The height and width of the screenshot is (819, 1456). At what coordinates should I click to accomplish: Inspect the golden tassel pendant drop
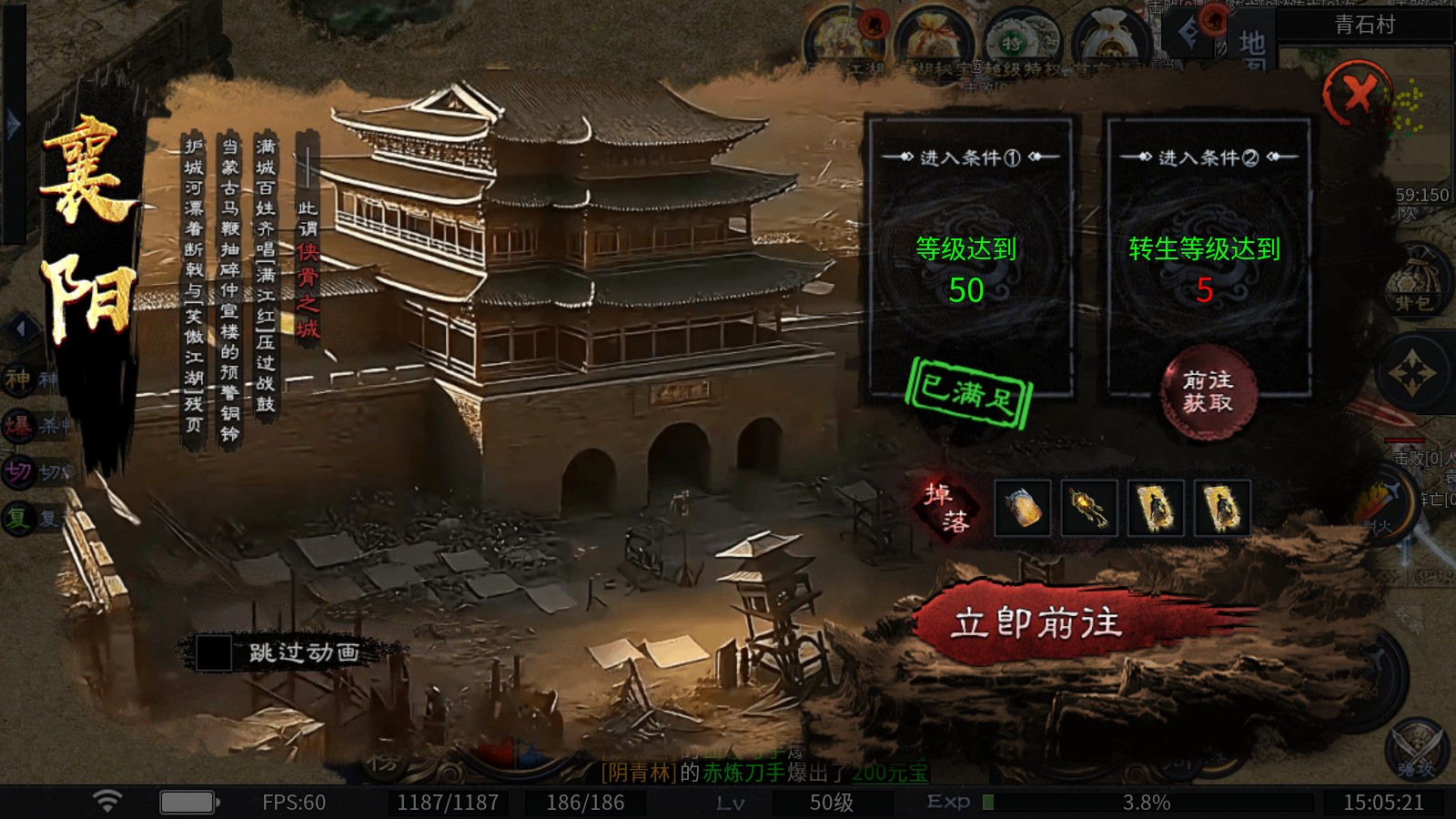pos(1089,507)
